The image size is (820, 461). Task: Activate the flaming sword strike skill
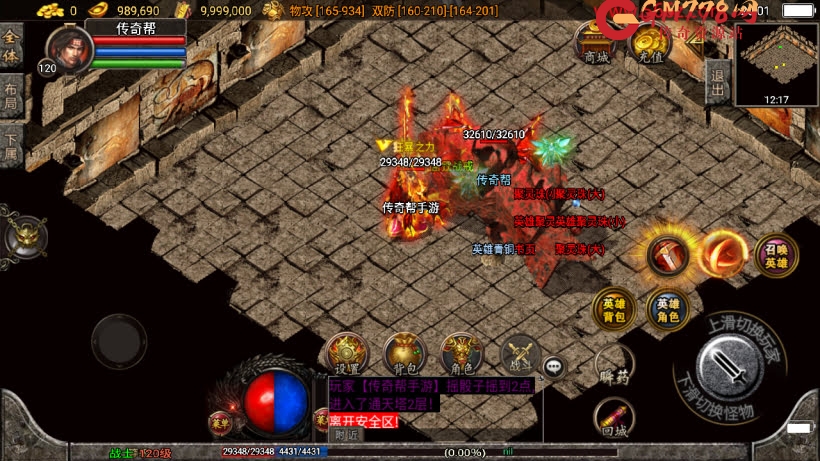[666, 255]
